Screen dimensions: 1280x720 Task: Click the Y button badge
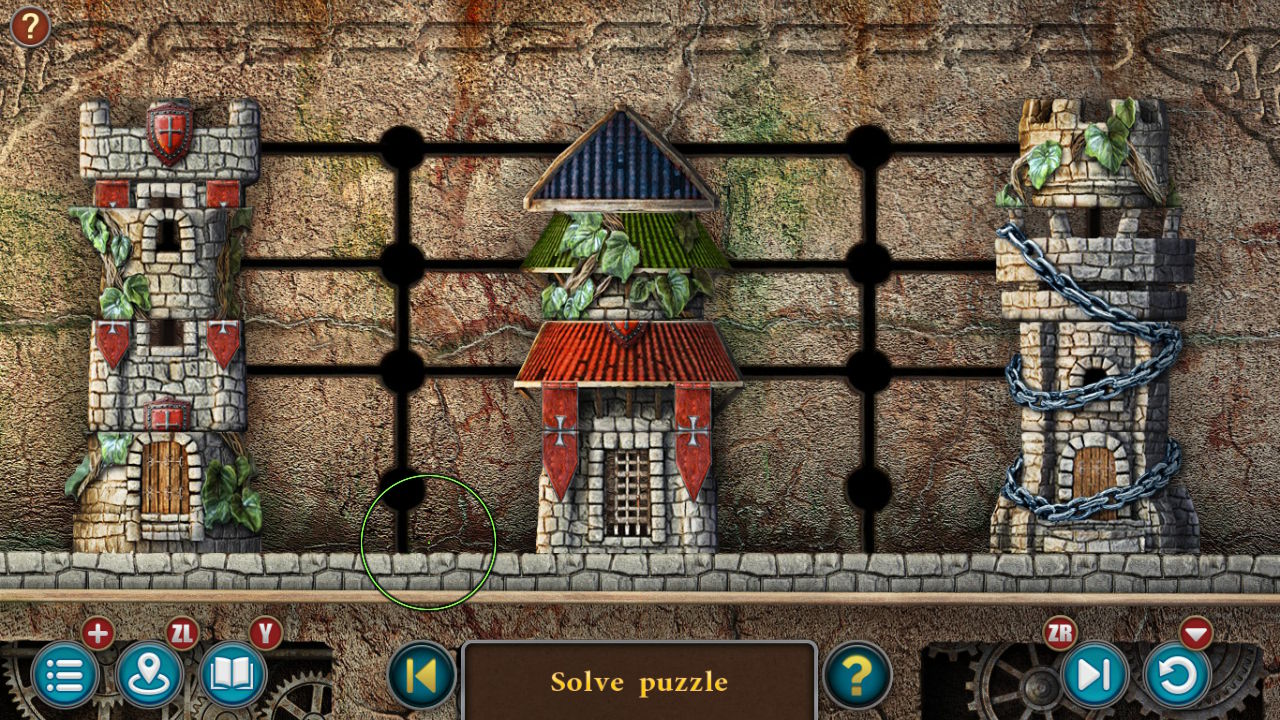coord(264,632)
